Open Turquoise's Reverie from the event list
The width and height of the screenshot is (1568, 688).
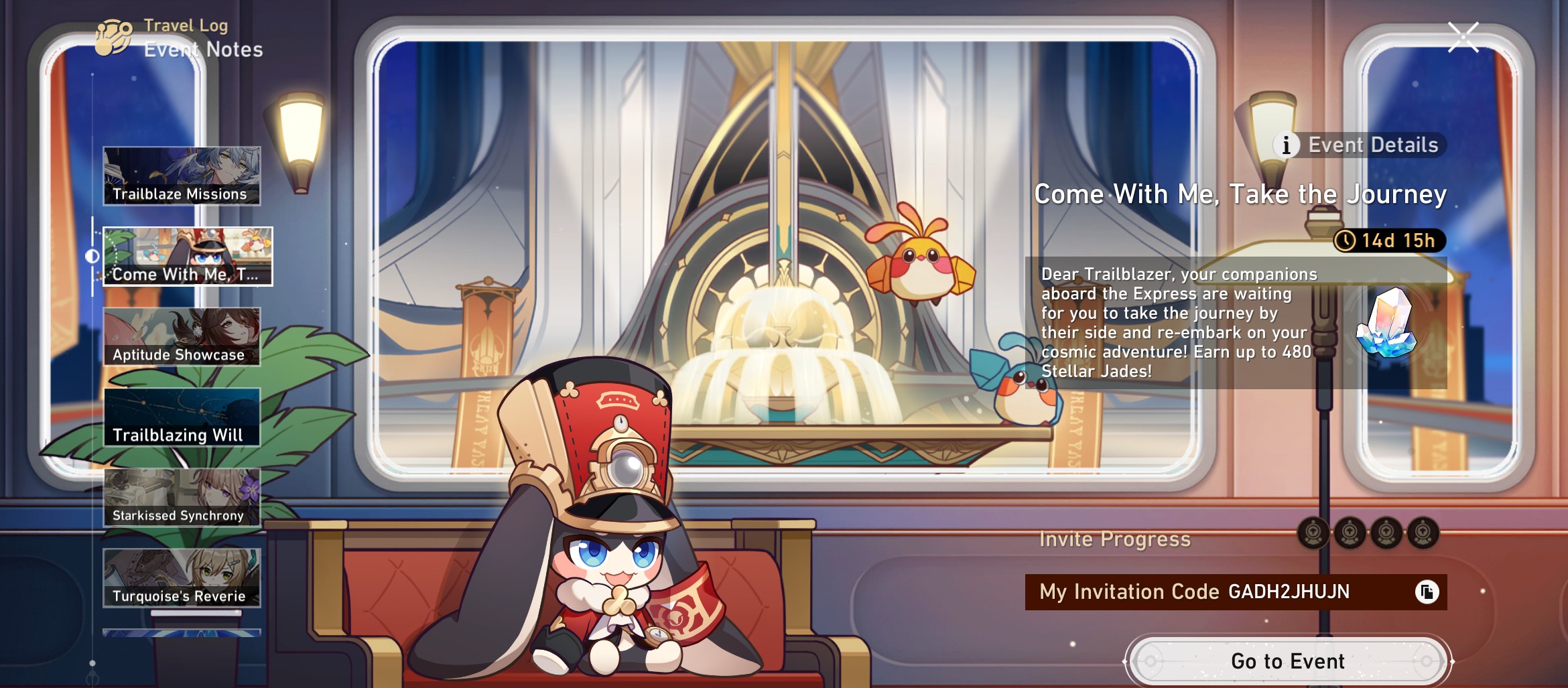182,578
